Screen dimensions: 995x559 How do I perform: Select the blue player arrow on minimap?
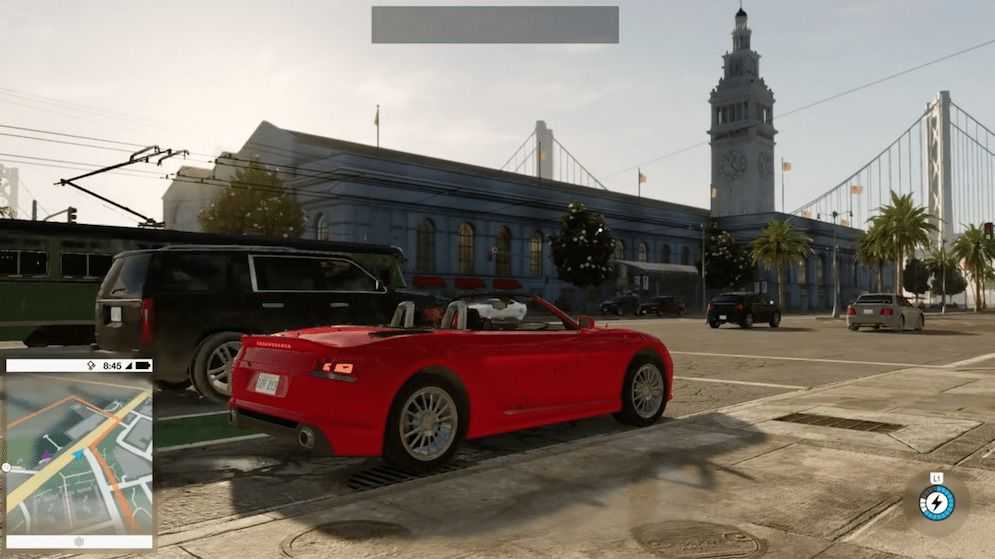(x=77, y=456)
